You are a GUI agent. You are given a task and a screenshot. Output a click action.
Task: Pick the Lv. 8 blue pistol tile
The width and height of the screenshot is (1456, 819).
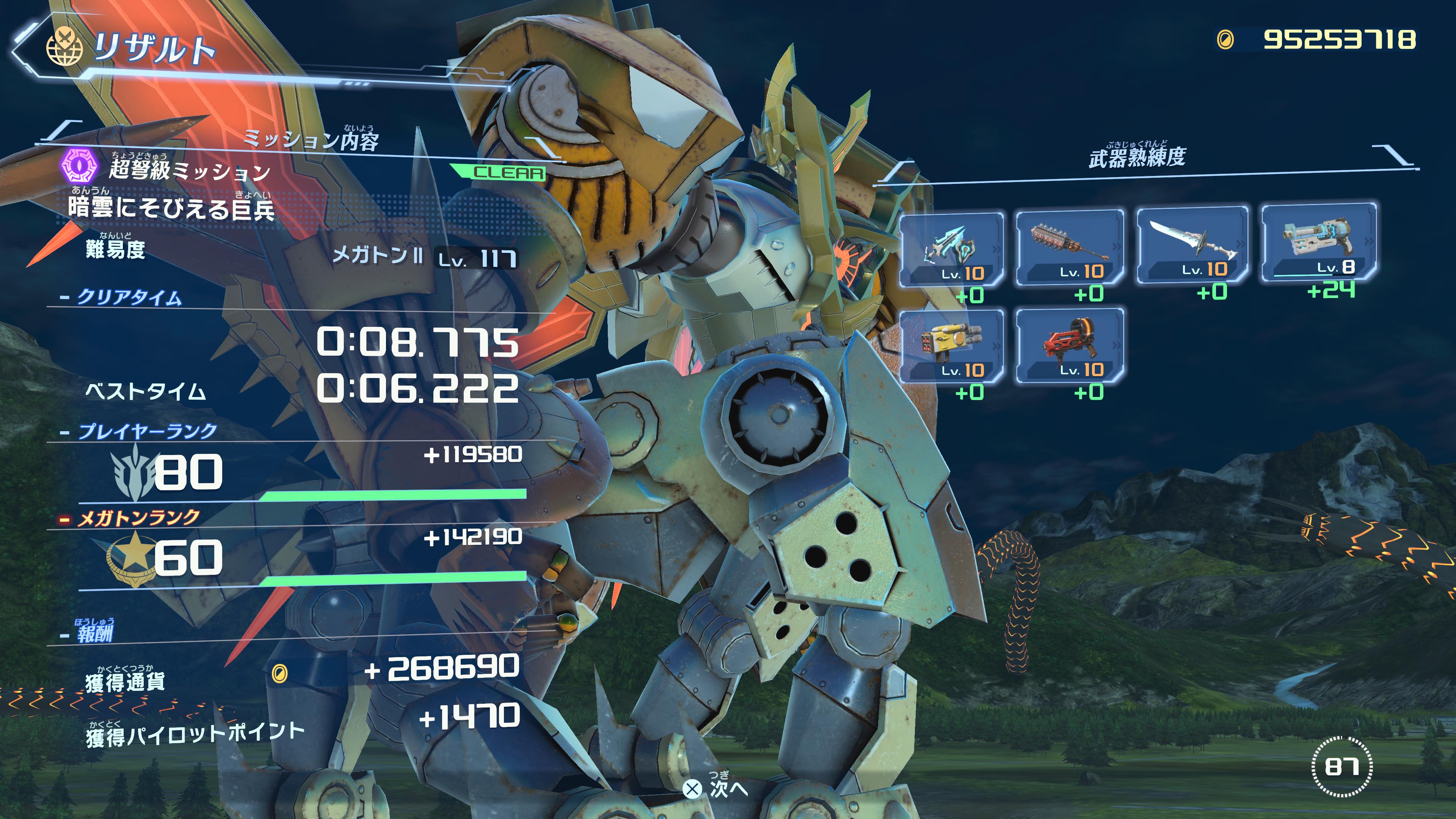coord(1319,242)
